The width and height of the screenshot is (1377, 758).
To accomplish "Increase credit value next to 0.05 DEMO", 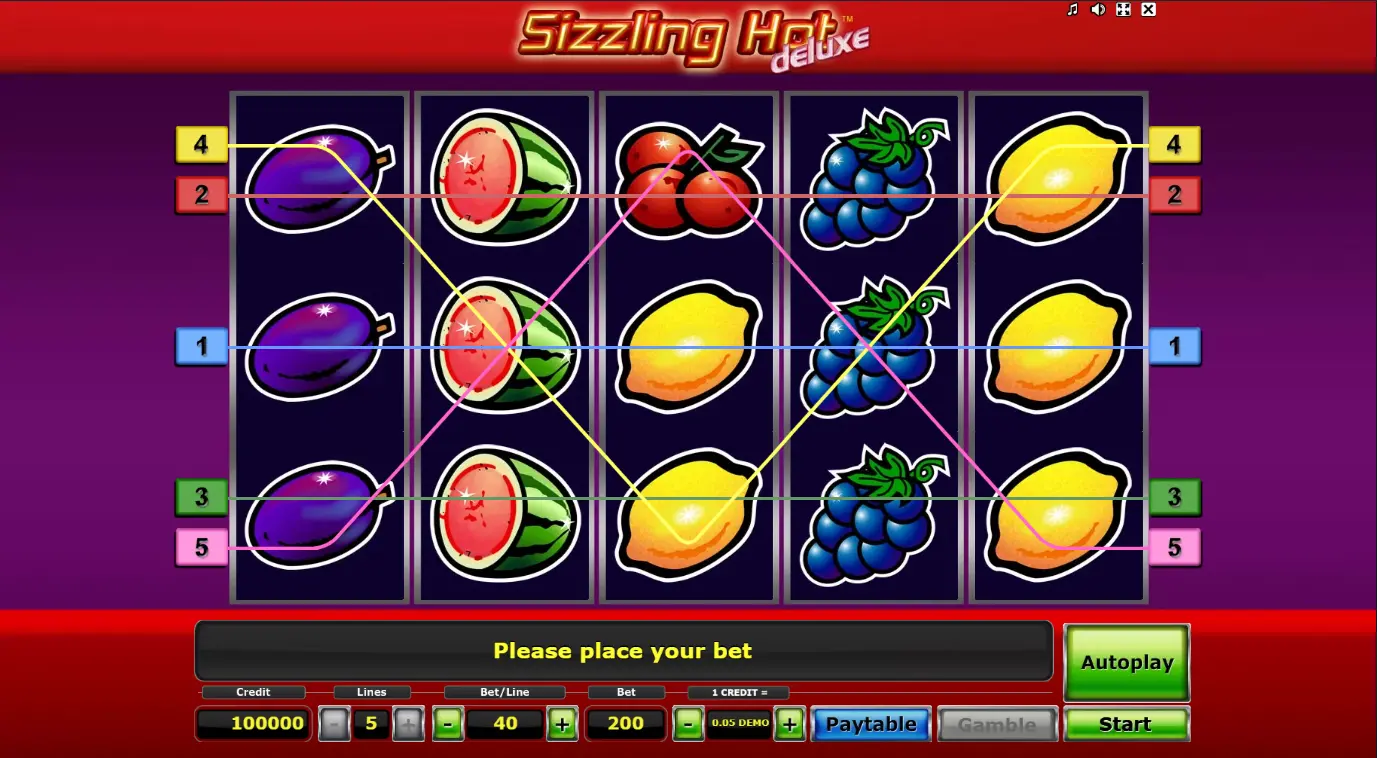I will (789, 723).
